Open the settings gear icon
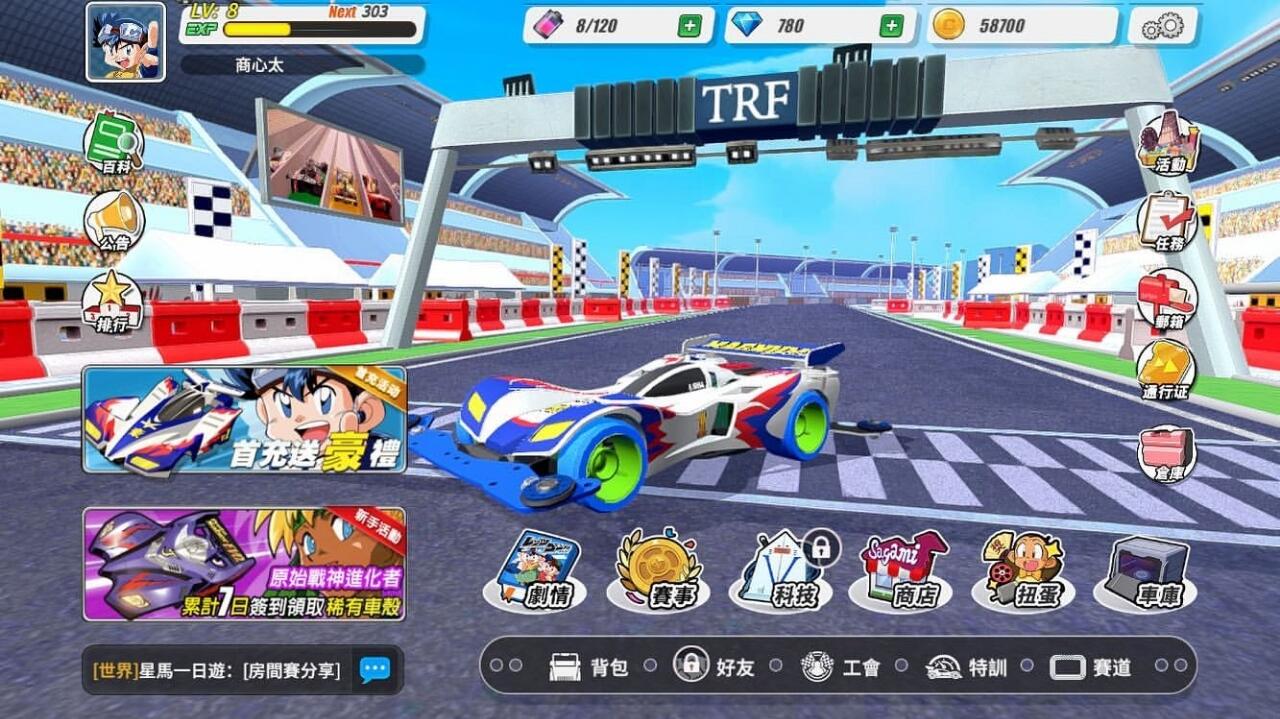The height and width of the screenshot is (719, 1280). (1163, 27)
